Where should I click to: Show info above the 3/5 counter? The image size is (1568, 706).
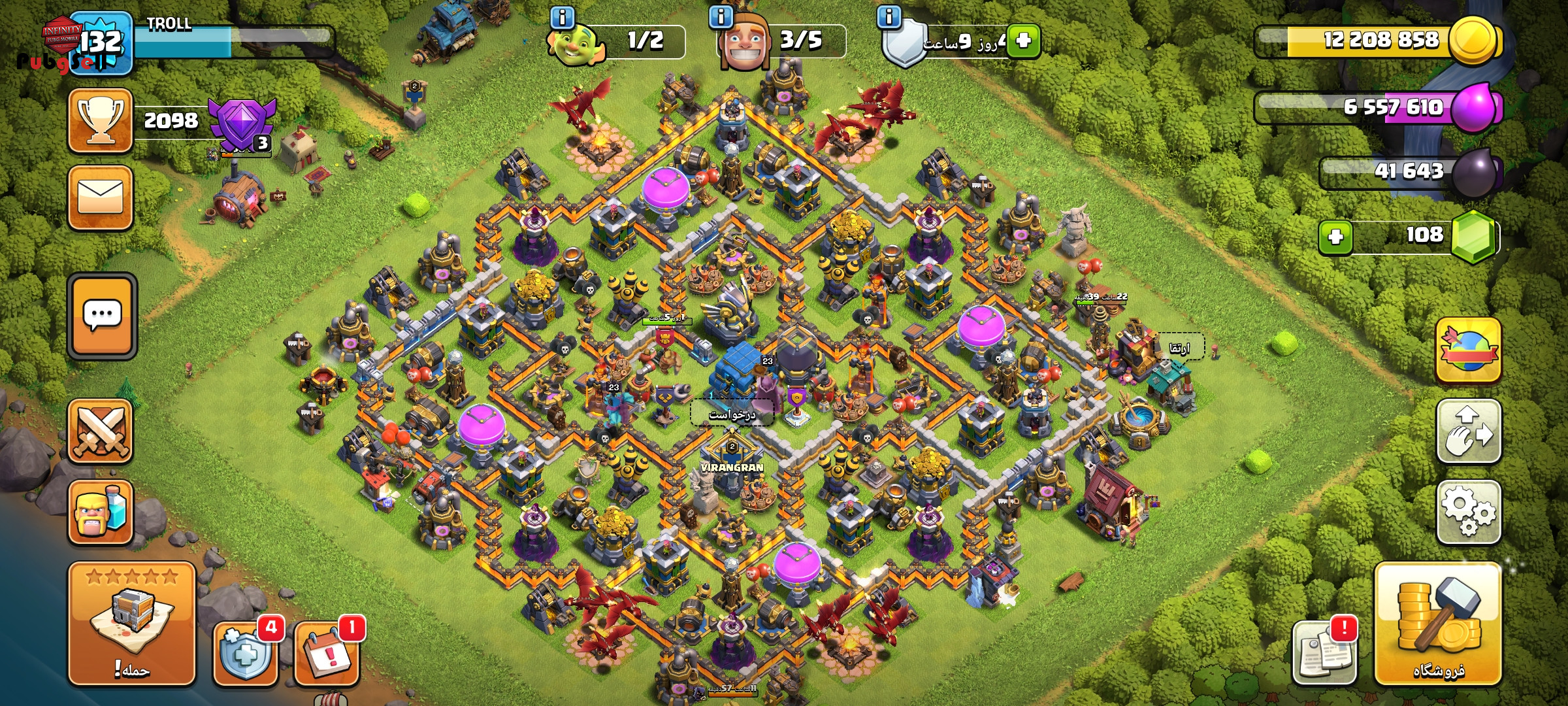[x=721, y=17]
